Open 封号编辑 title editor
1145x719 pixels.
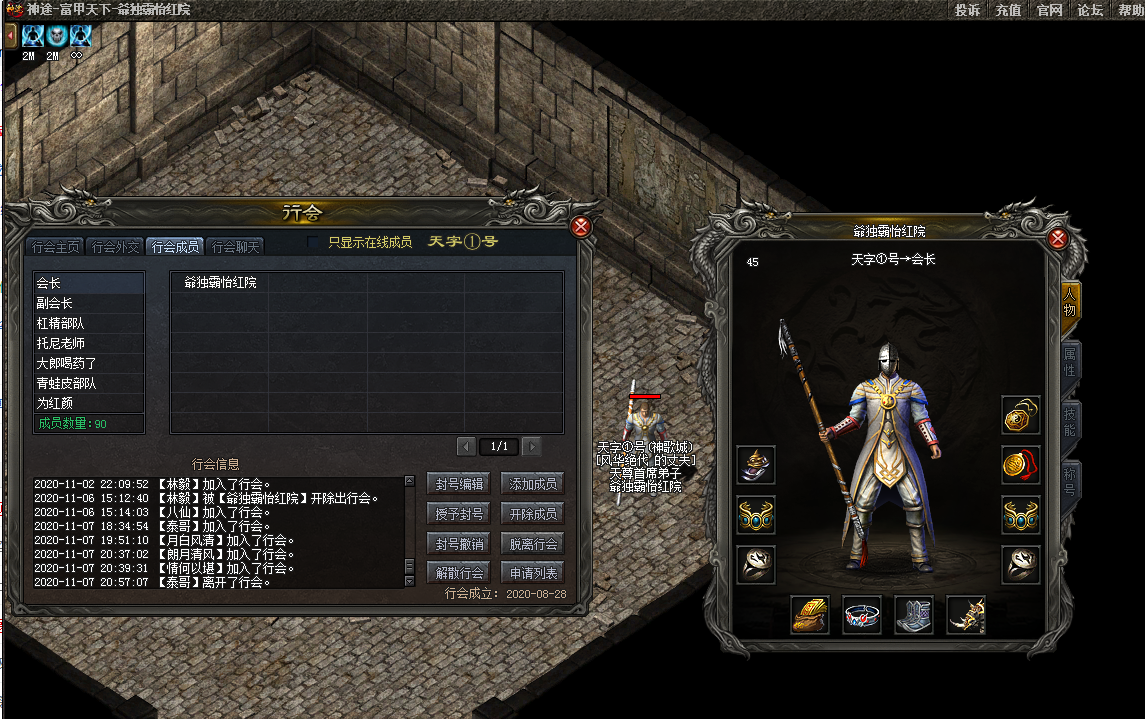[x=459, y=484]
